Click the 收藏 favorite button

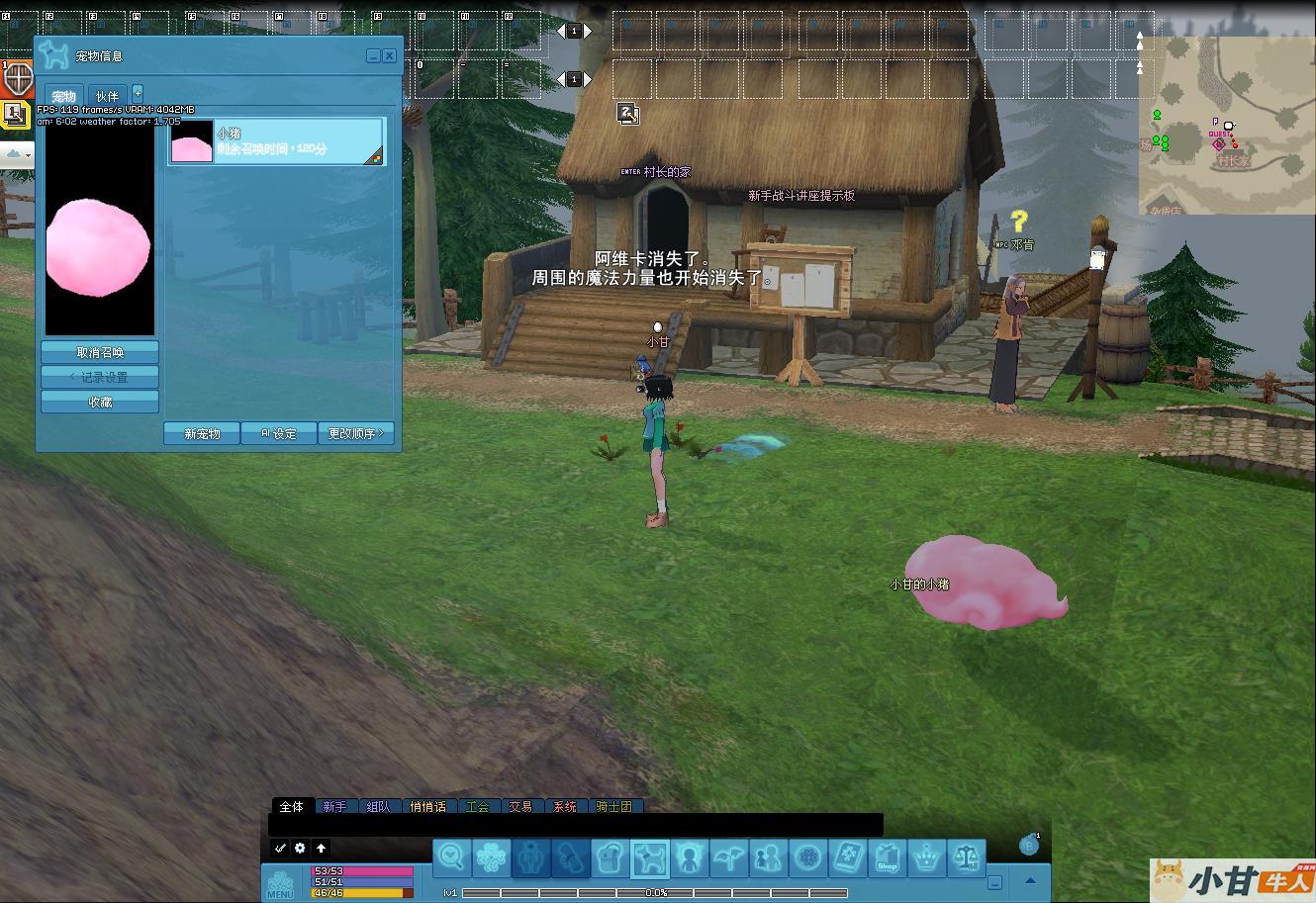100,403
